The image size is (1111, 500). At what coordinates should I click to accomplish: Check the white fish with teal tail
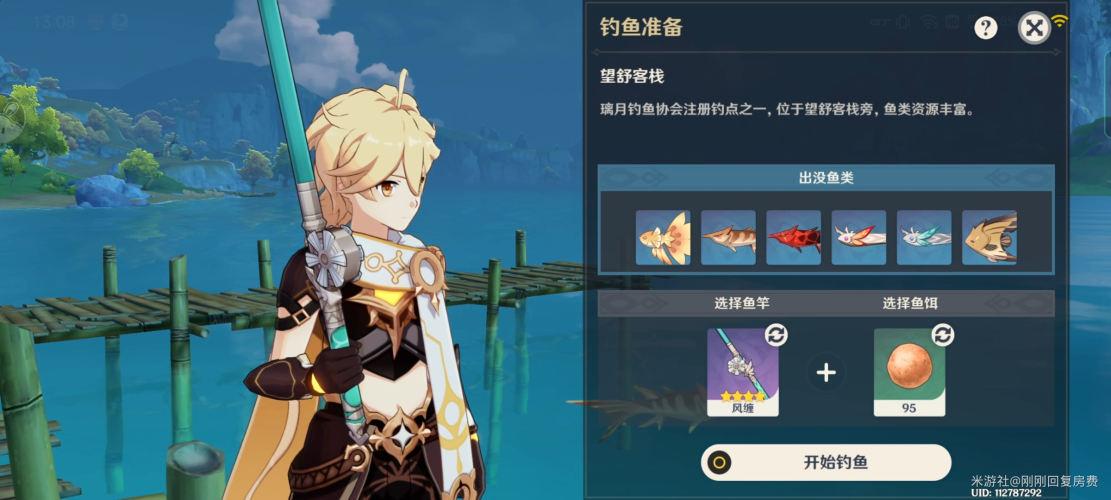923,237
